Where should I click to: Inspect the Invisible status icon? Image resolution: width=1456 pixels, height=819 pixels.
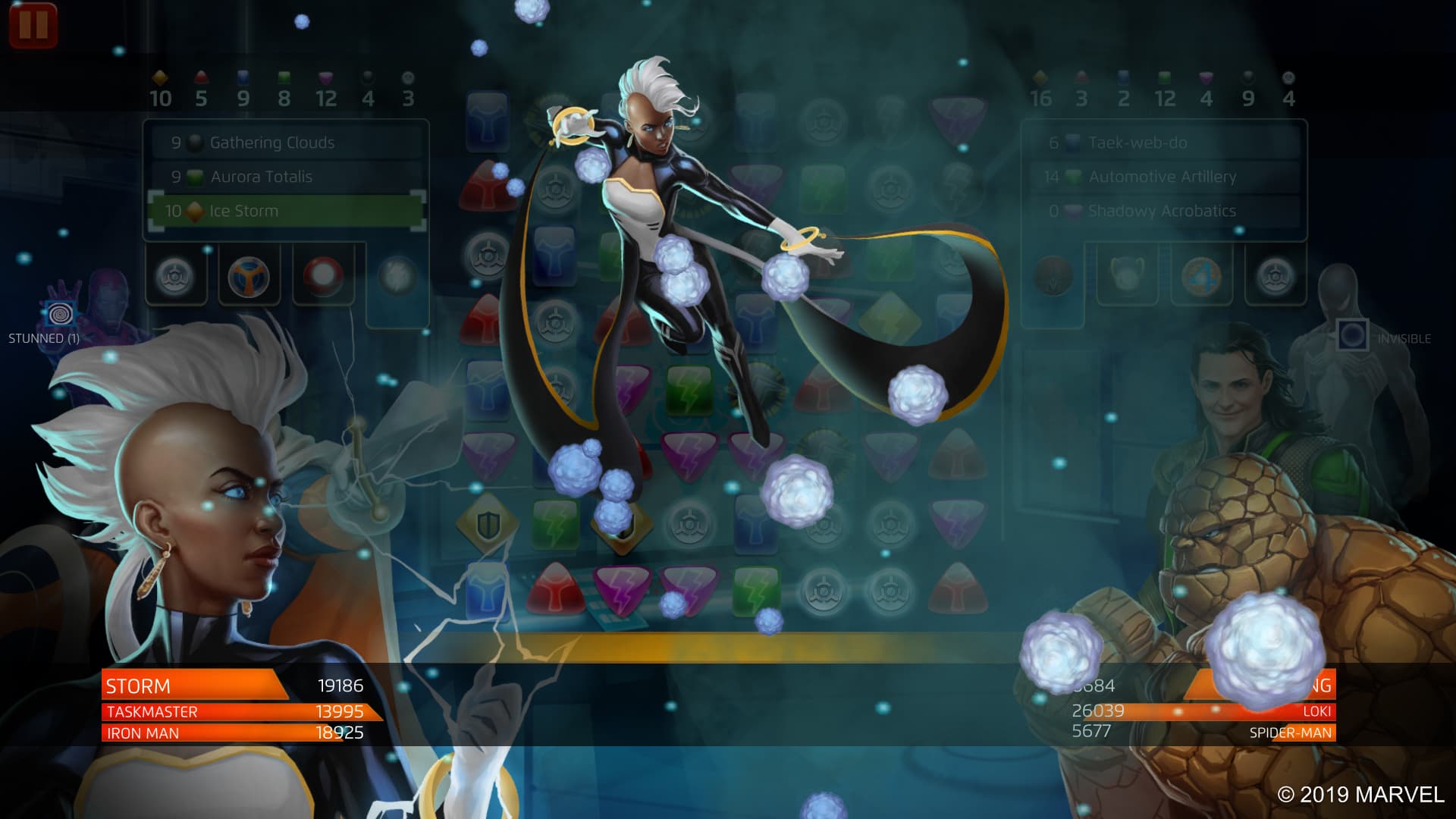(x=1352, y=334)
